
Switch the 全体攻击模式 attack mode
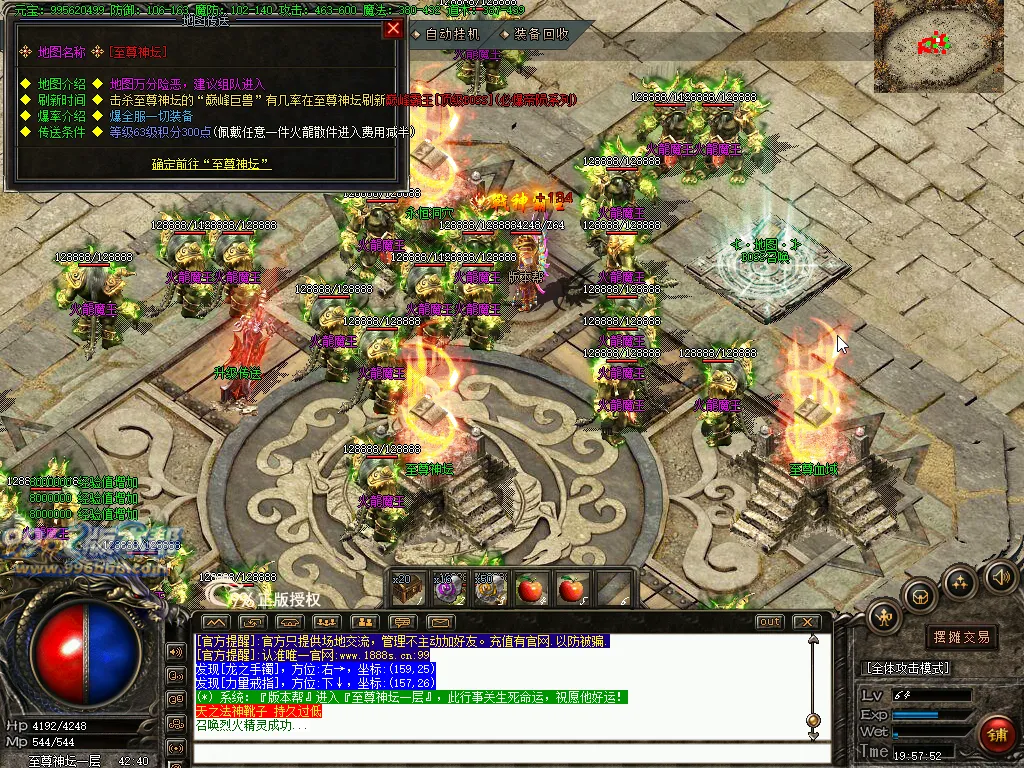click(905, 668)
